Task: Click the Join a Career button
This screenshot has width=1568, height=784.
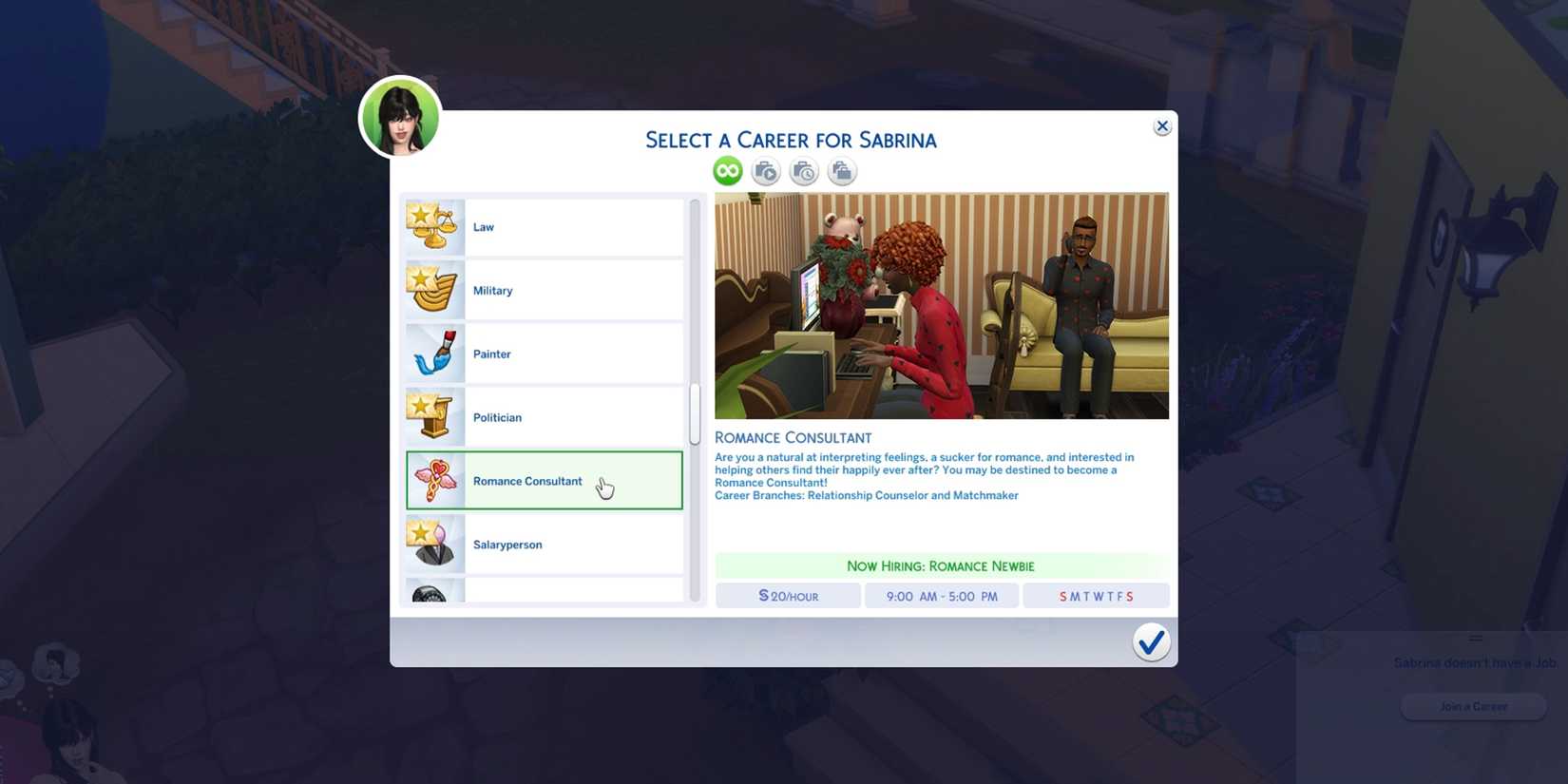Action: click(1472, 706)
